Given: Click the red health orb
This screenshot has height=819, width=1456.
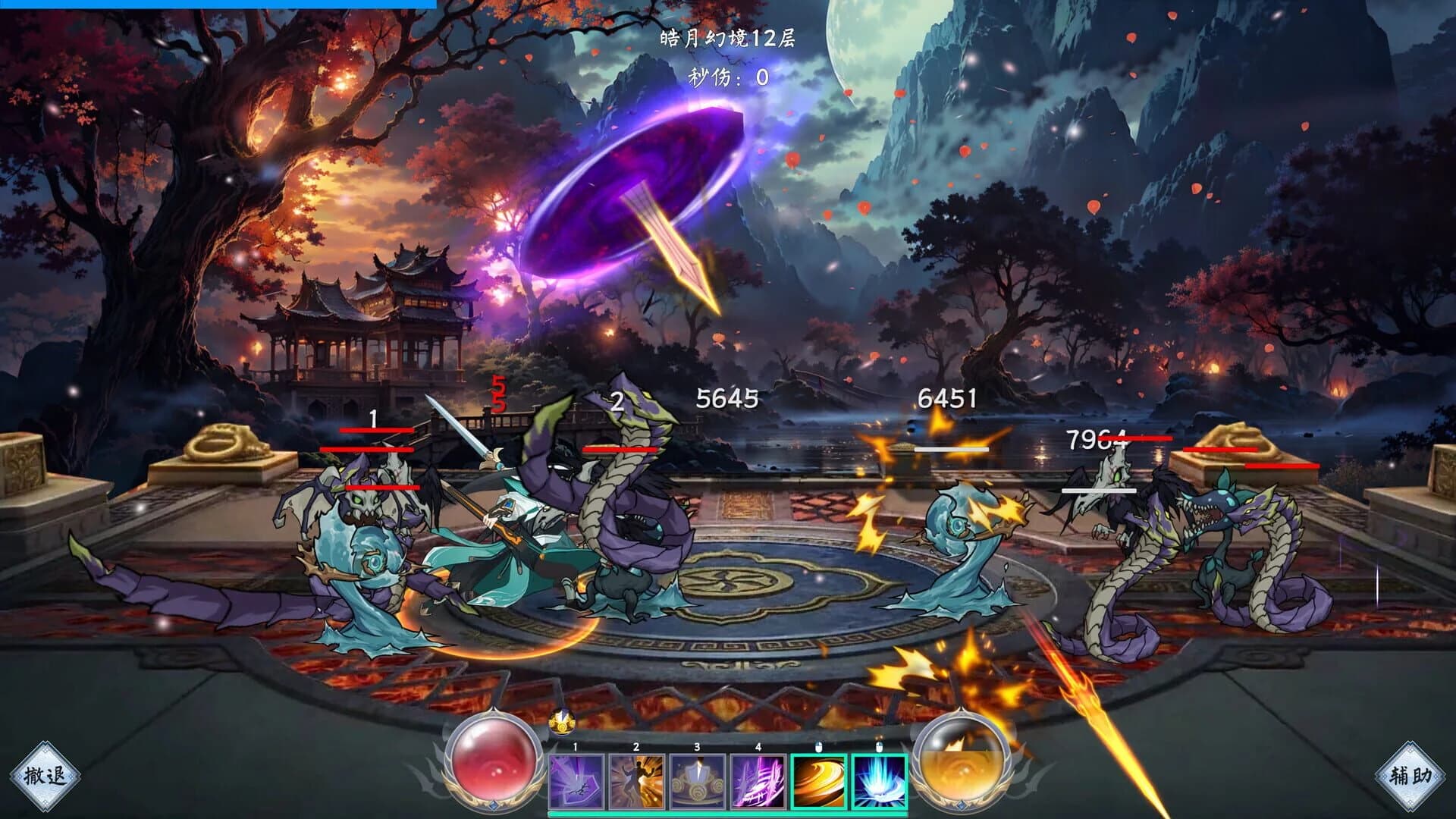Looking at the screenshot, I should (x=490, y=767).
